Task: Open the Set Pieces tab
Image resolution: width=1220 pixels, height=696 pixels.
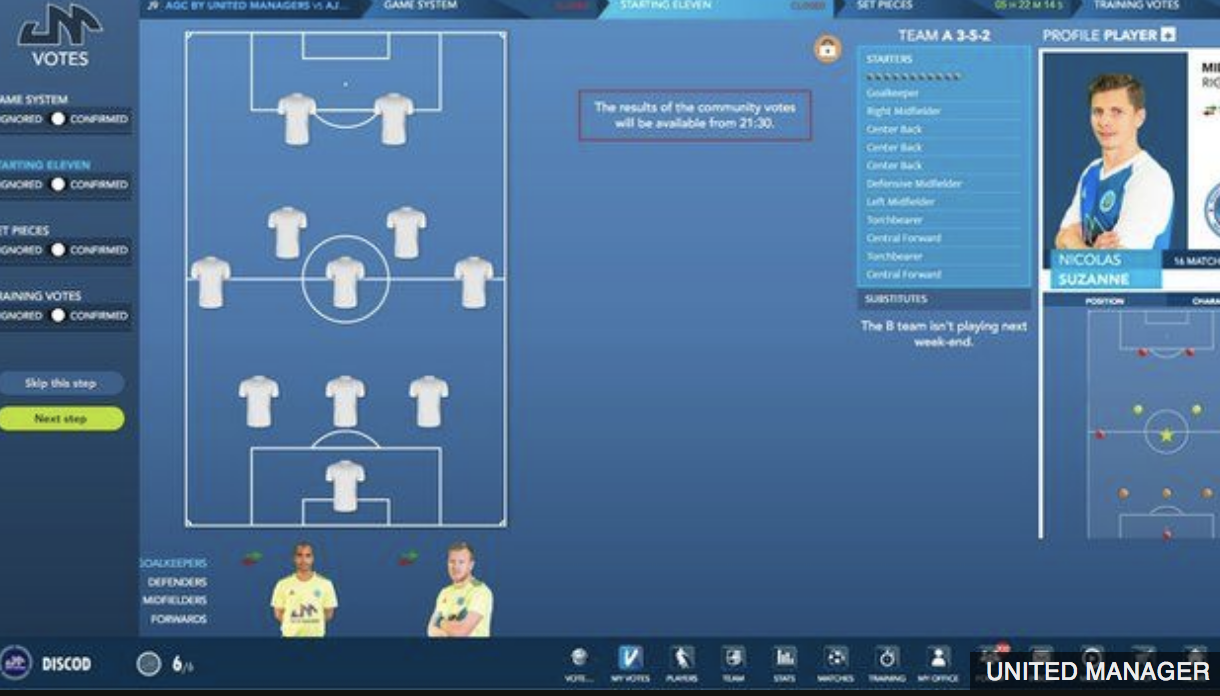Action: pyautogui.click(x=887, y=6)
